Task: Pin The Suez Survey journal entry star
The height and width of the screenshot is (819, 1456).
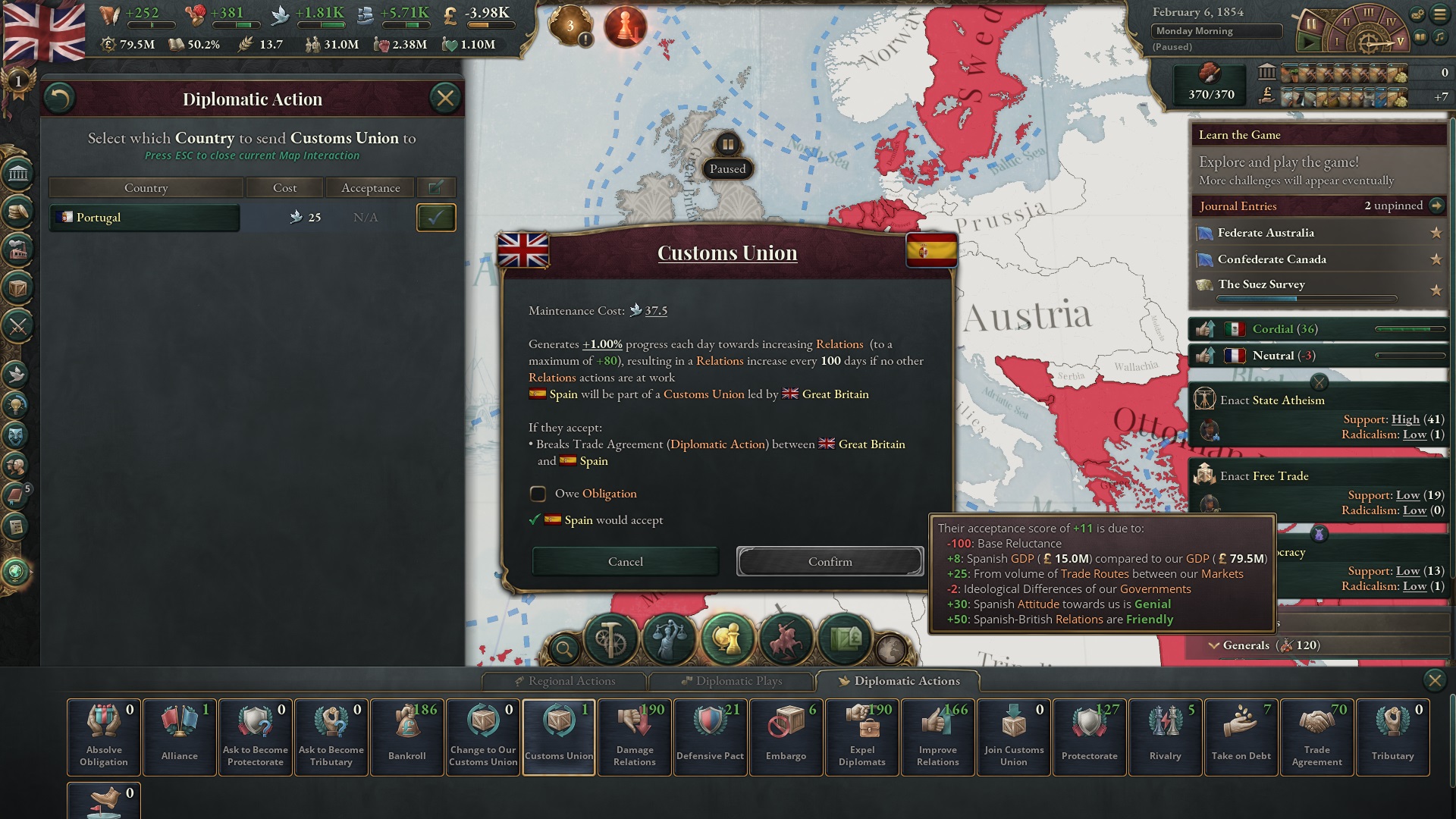Action: click(x=1437, y=290)
